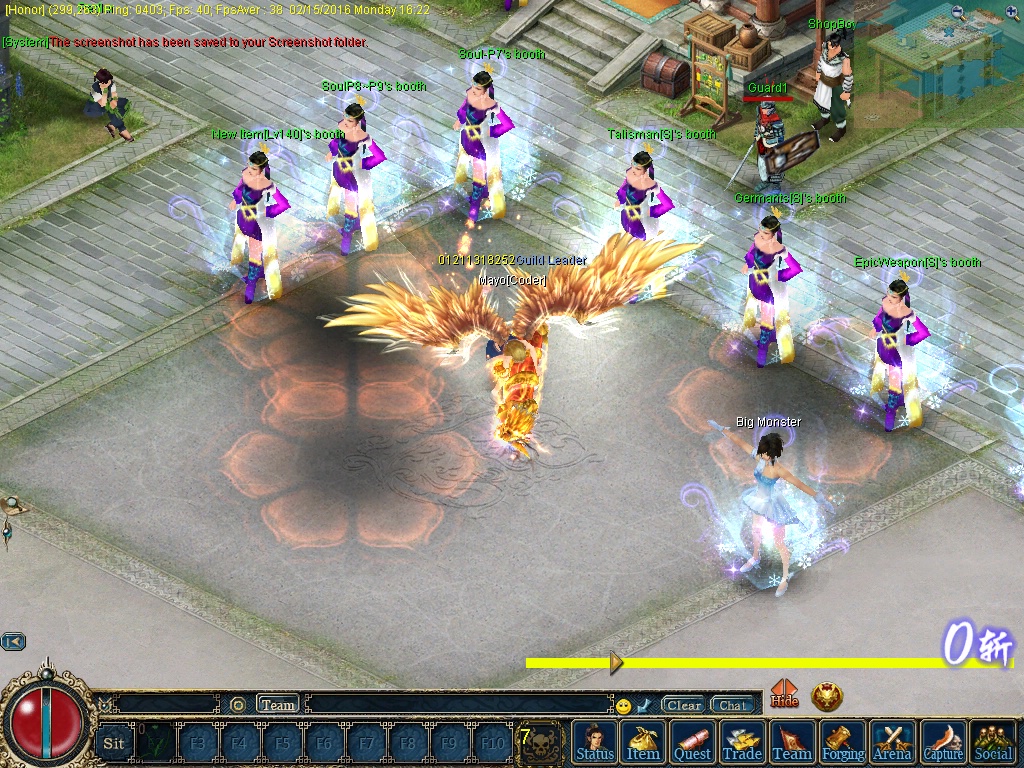Open the Item inventory
Viewport: 1024px width, 768px height.
pyautogui.click(x=643, y=742)
